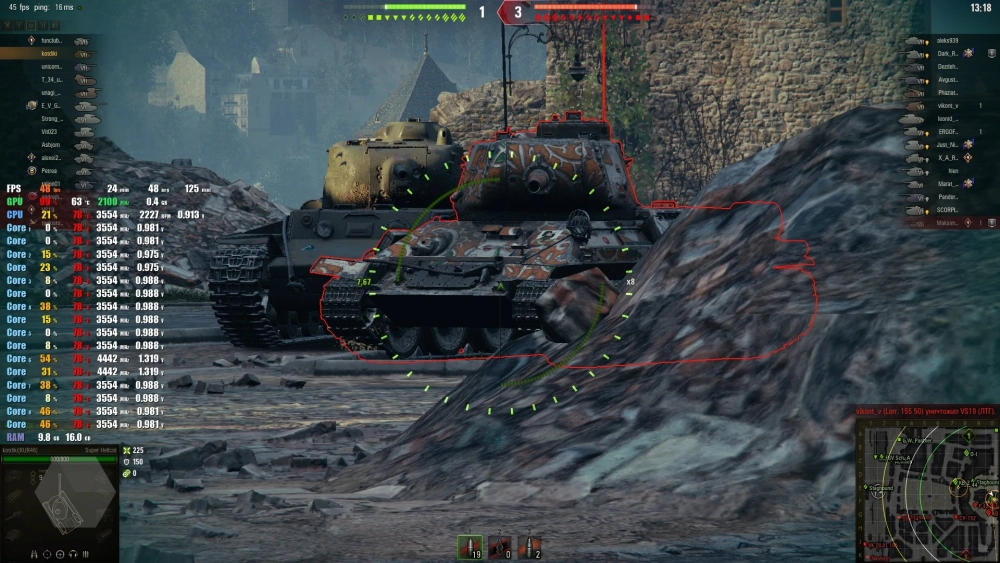
Task: Pick player Asbjorn from the allied list
Action: [51, 145]
